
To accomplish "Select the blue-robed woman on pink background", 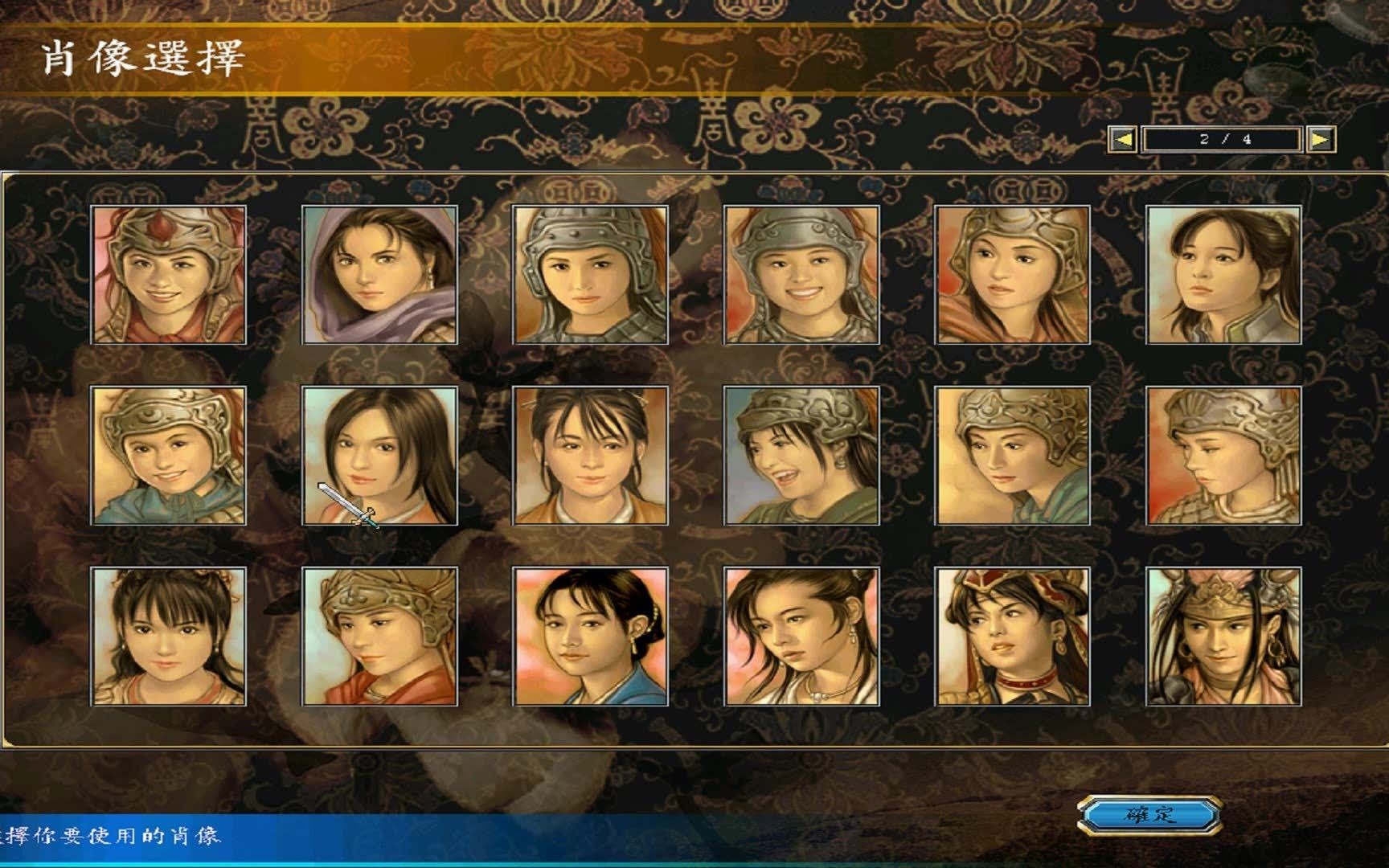I will (591, 637).
